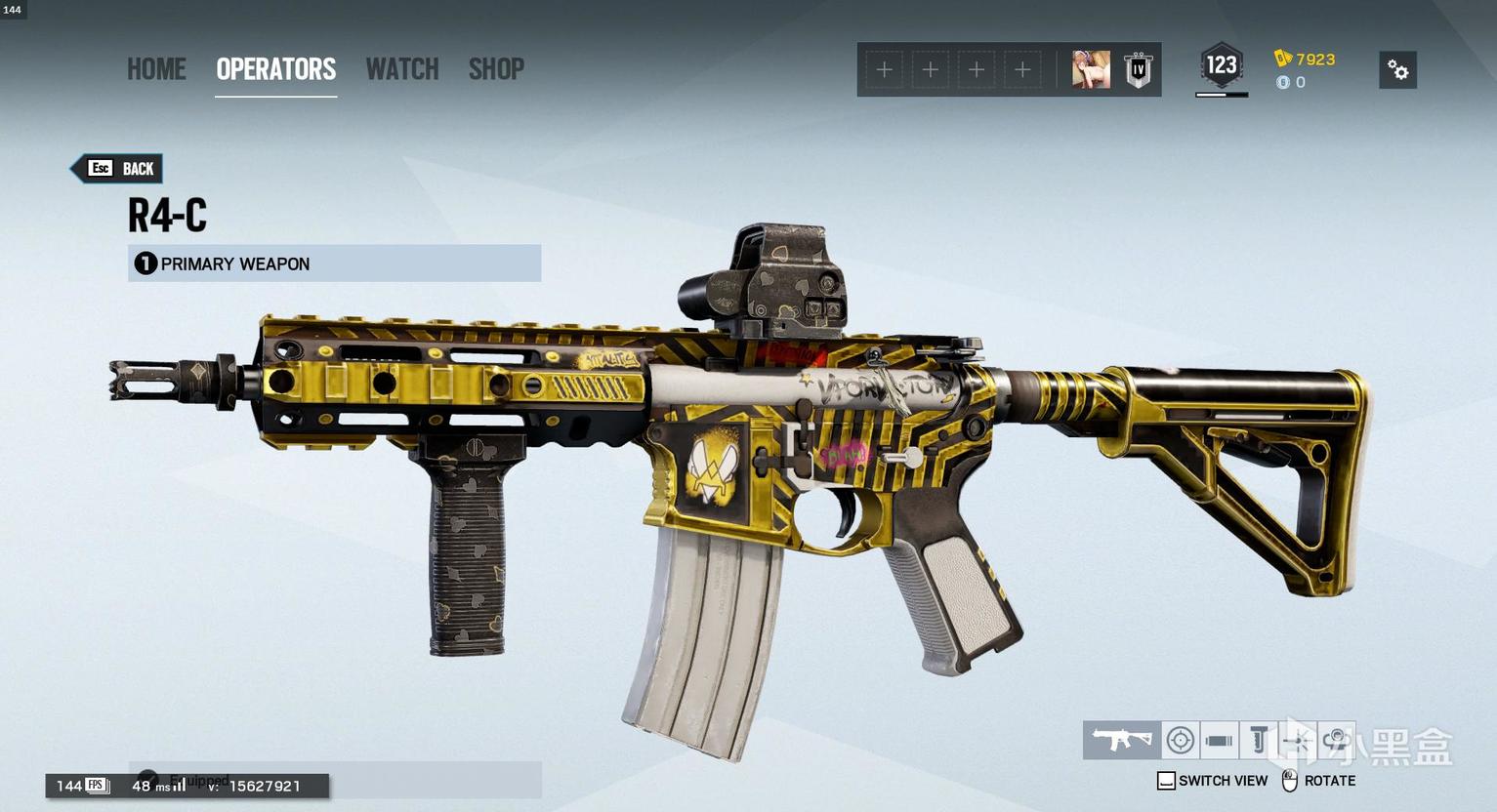The height and width of the screenshot is (812, 1497).
Task: Go to the Home menu
Action: pyautogui.click(x=156, y=69)
